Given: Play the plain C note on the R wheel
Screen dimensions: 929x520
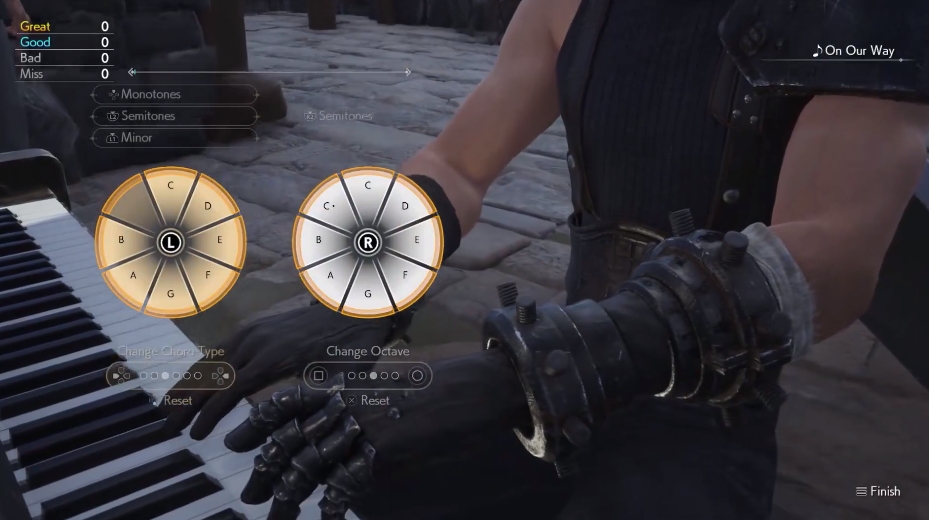Looking at the screenshot, I should click(x=368, y=186).
